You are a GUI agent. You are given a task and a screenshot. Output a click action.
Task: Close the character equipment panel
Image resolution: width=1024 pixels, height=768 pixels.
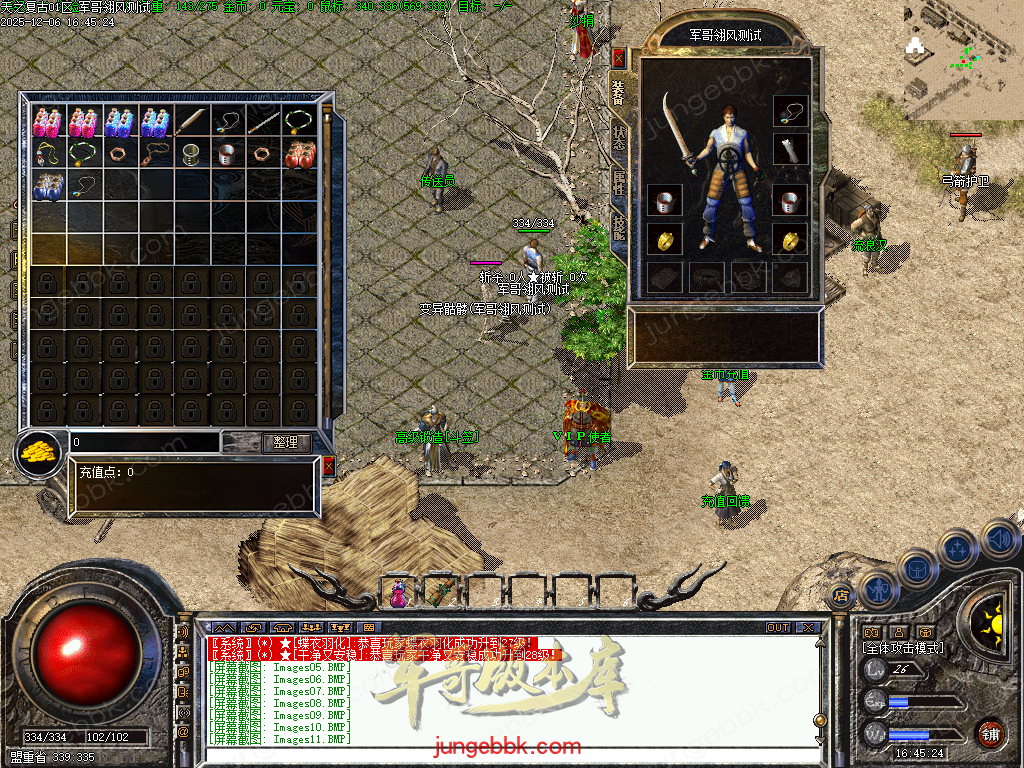(618, 57)
